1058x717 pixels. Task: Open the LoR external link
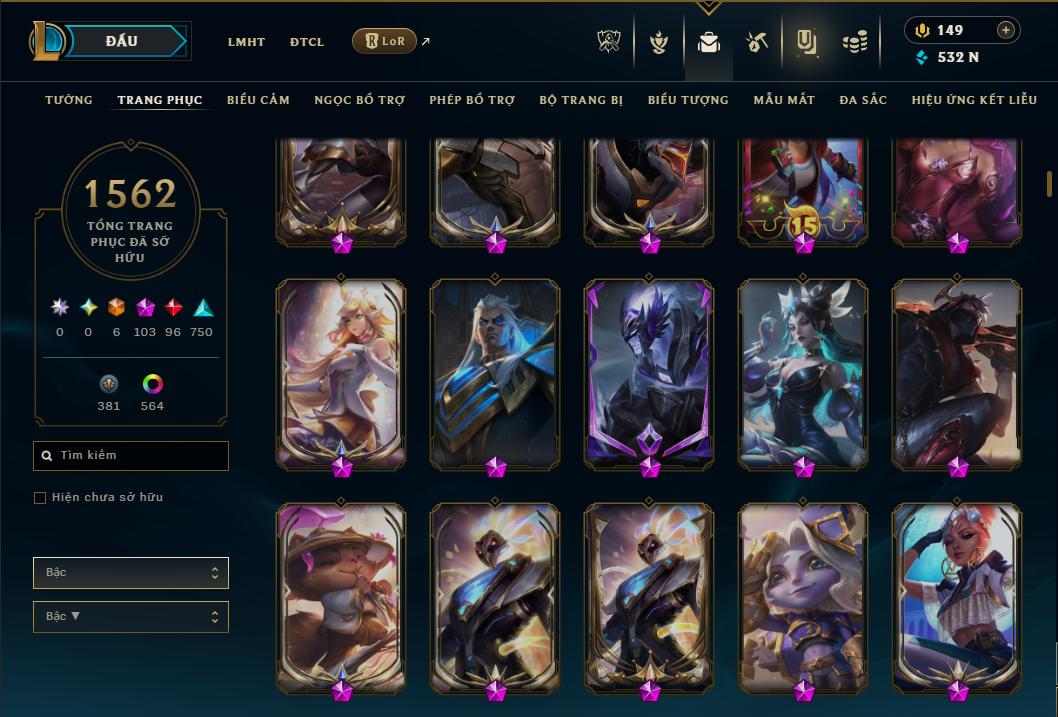(385, 41)
